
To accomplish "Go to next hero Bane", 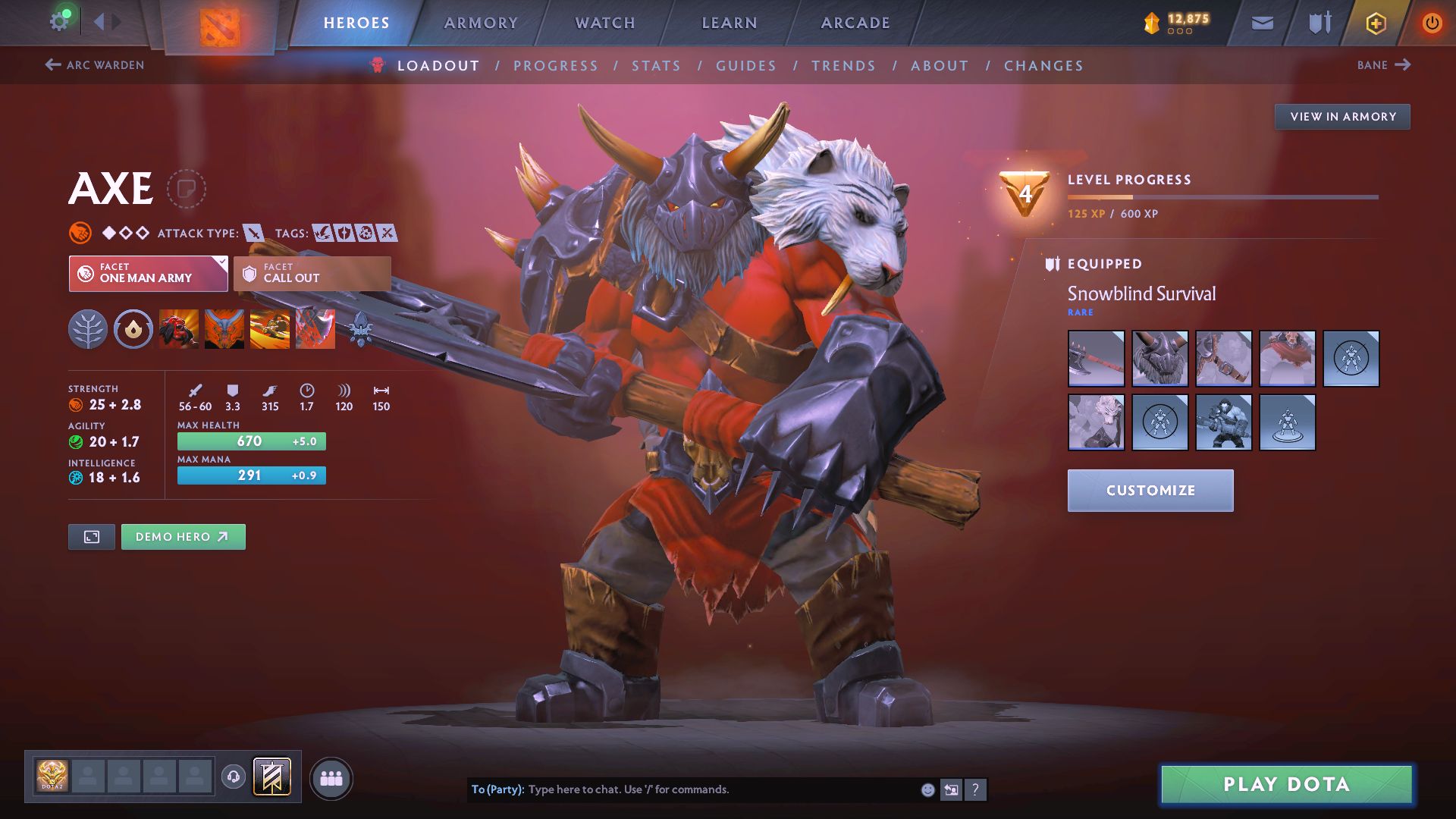I will click(1383, 65).
